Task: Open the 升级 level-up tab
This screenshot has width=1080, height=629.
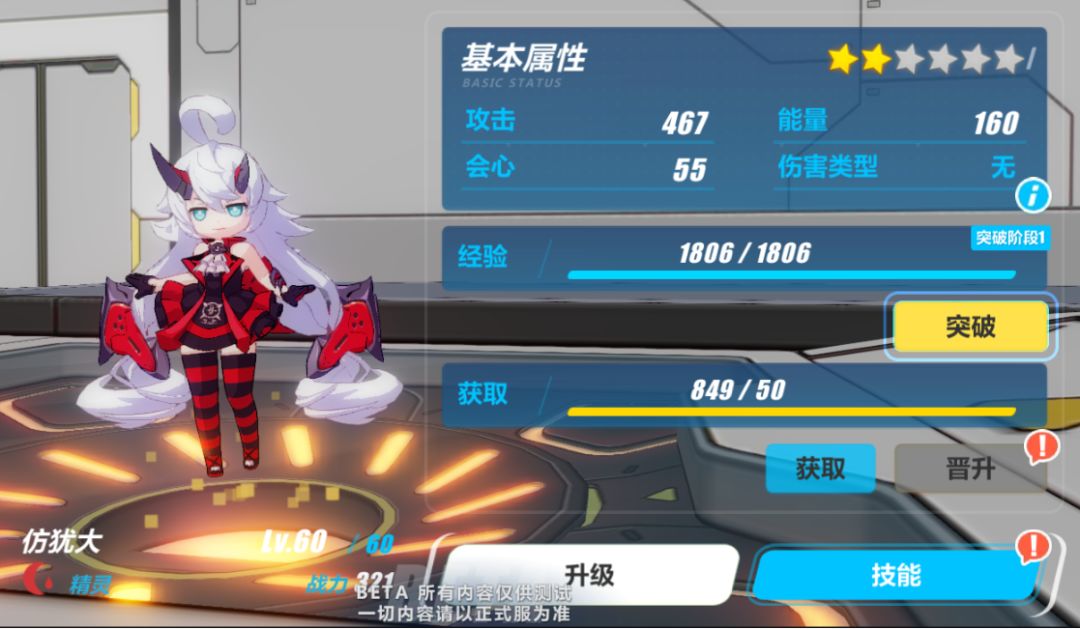Action: (589, 575)
